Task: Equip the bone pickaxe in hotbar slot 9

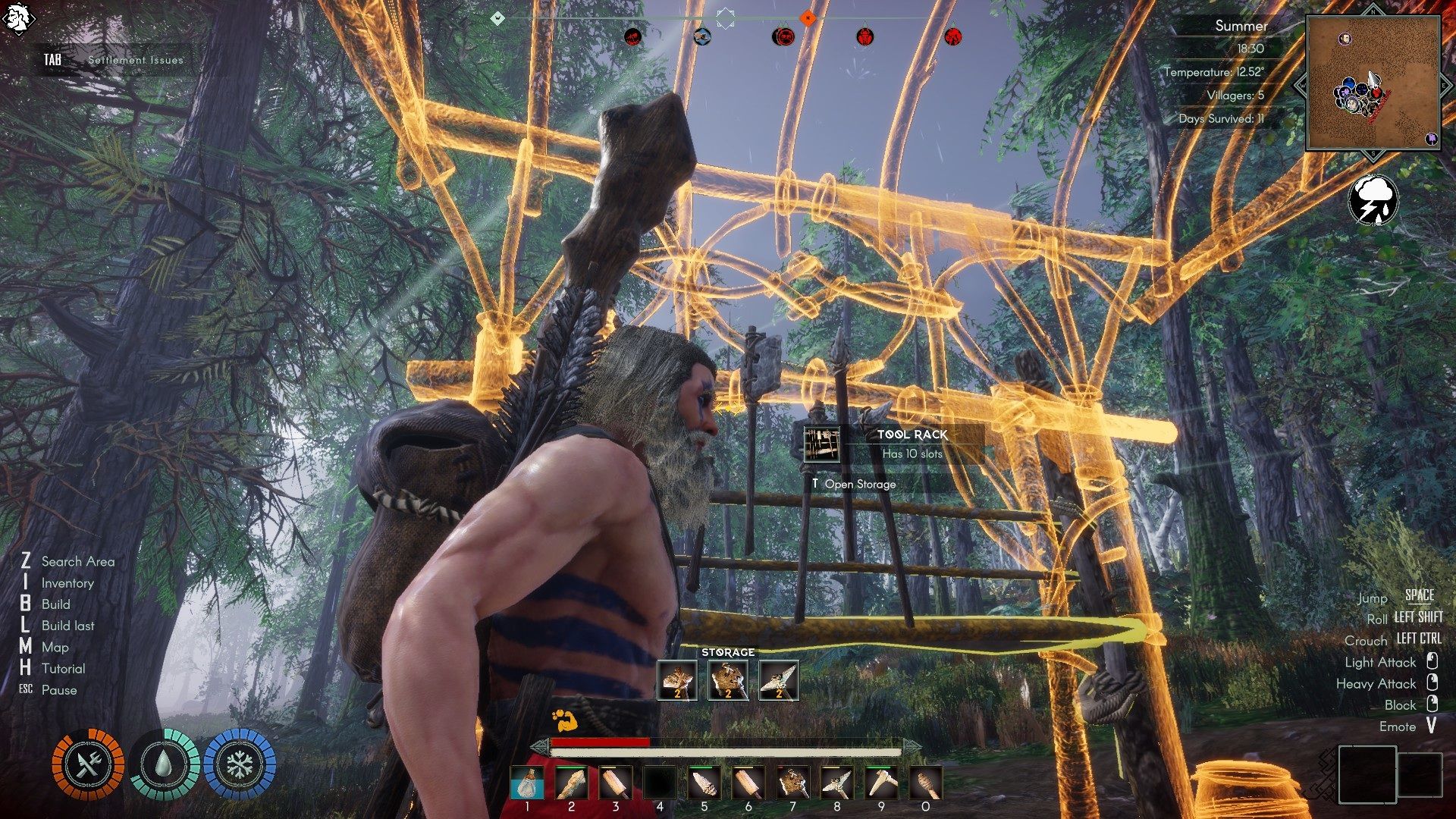Action: (x=881, y=783)
